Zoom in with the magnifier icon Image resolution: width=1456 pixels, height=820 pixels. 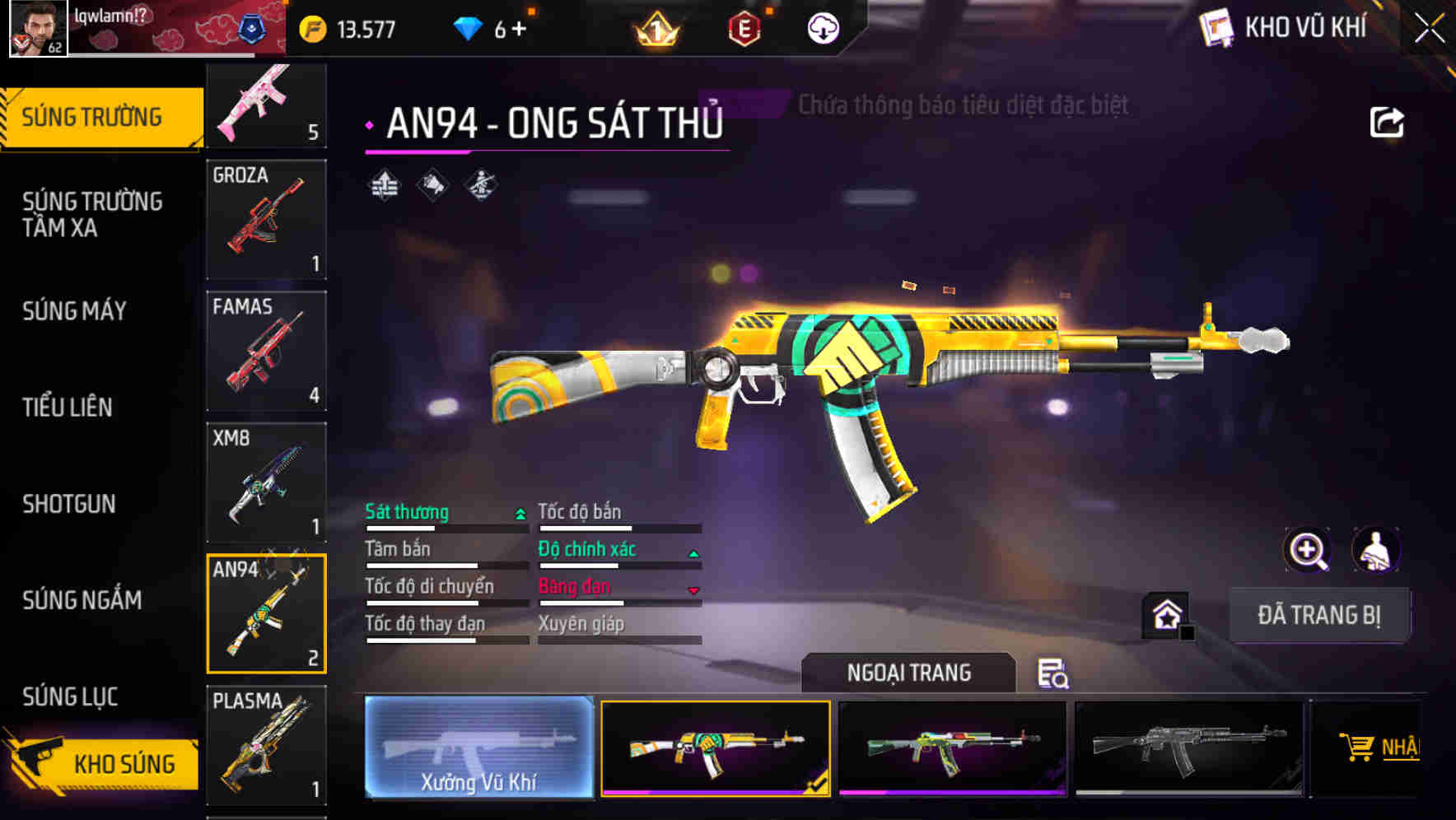(1307, 550)
